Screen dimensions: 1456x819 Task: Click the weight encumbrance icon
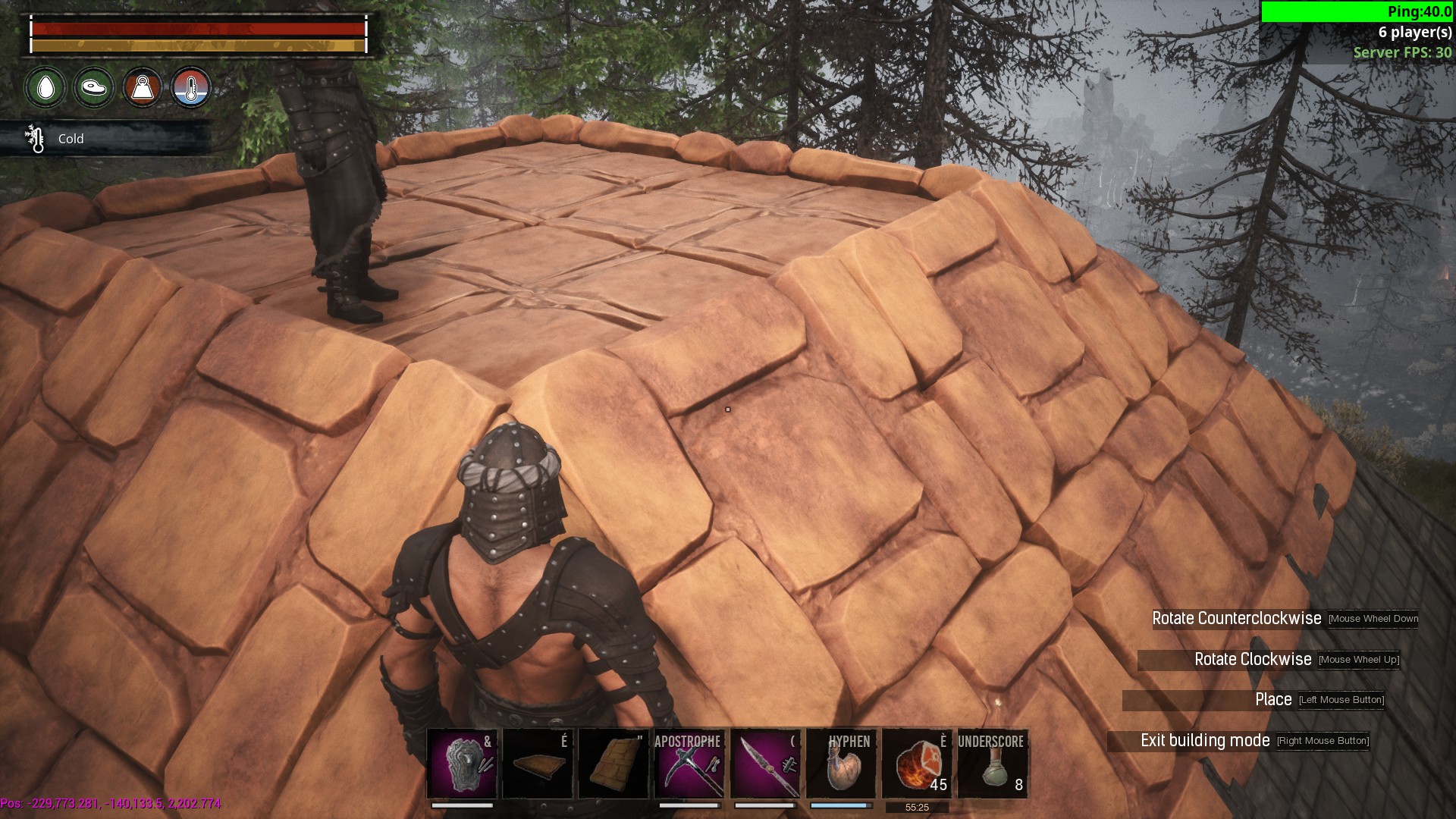pyautogui.click(x=143, y=88)
